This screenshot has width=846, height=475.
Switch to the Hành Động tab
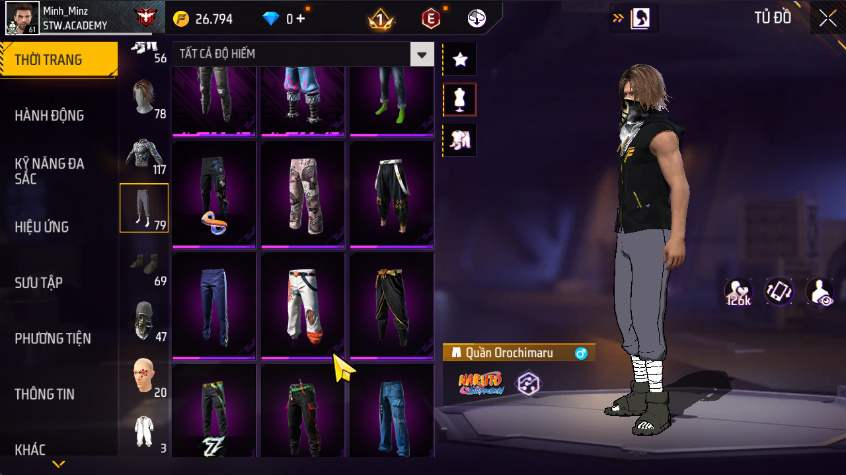[x=50, y=116]
